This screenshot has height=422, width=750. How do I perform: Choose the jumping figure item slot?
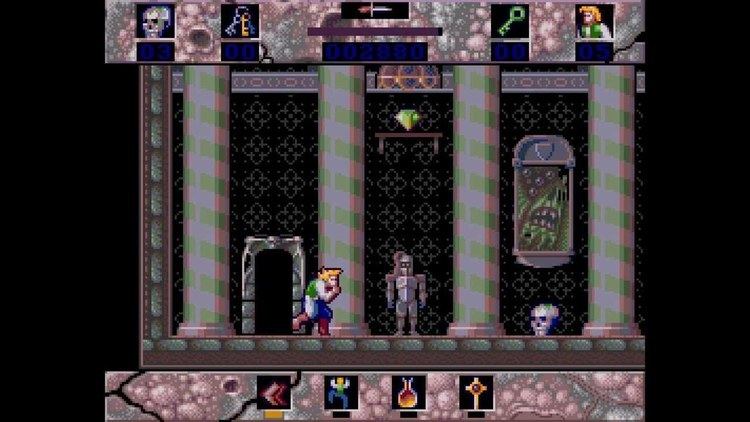pyautogui.click(x=340, y=392)
